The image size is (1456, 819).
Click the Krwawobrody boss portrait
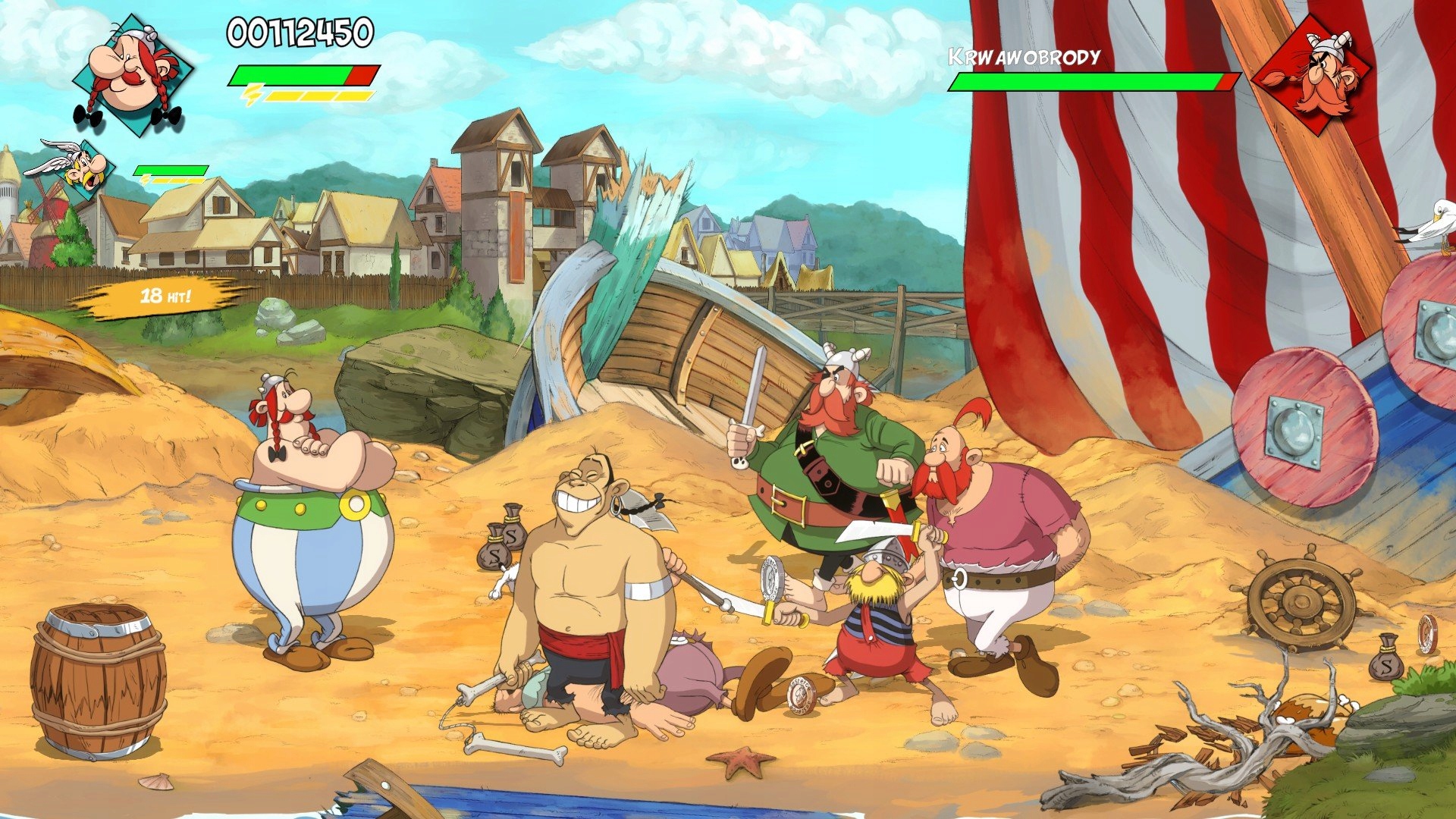[1313, 74]
